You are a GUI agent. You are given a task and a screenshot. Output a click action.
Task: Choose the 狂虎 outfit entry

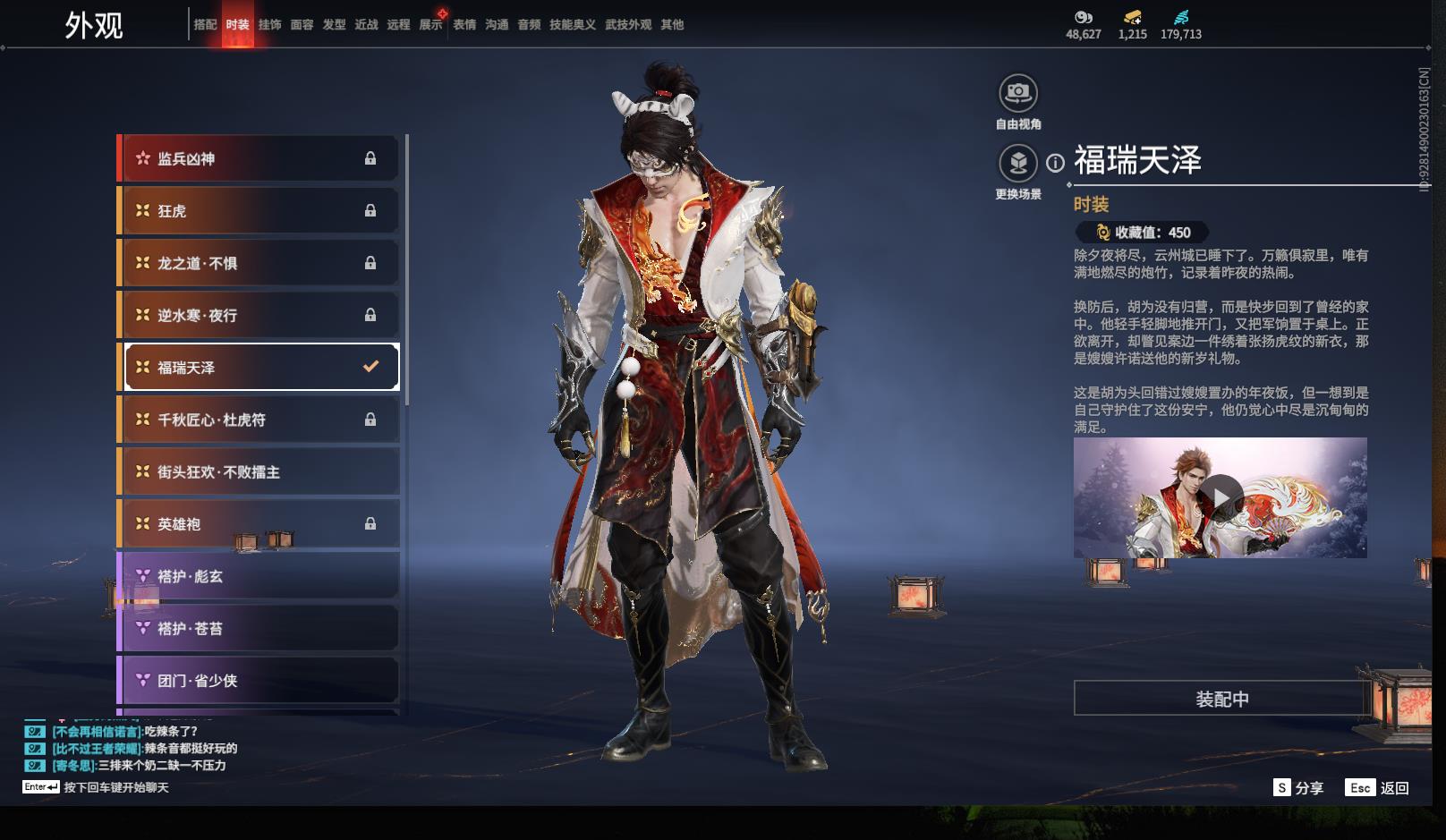(x=259, y=211)
